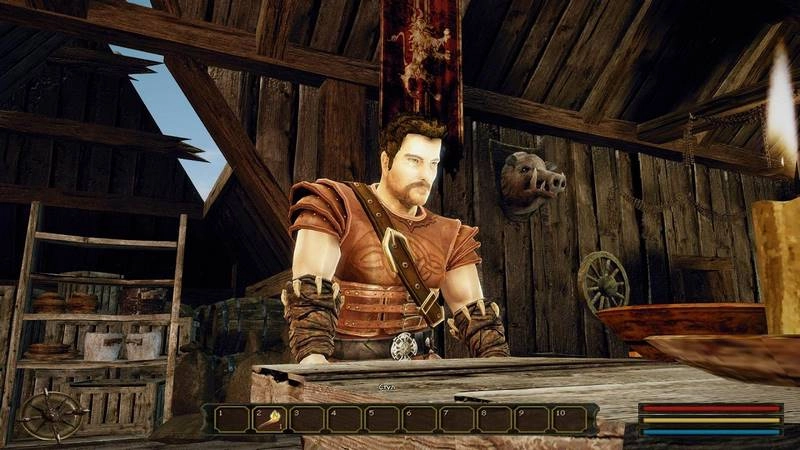Pick the quick slot numbered 10
This screenshot has width=800, height=450.
coord(570,419)
